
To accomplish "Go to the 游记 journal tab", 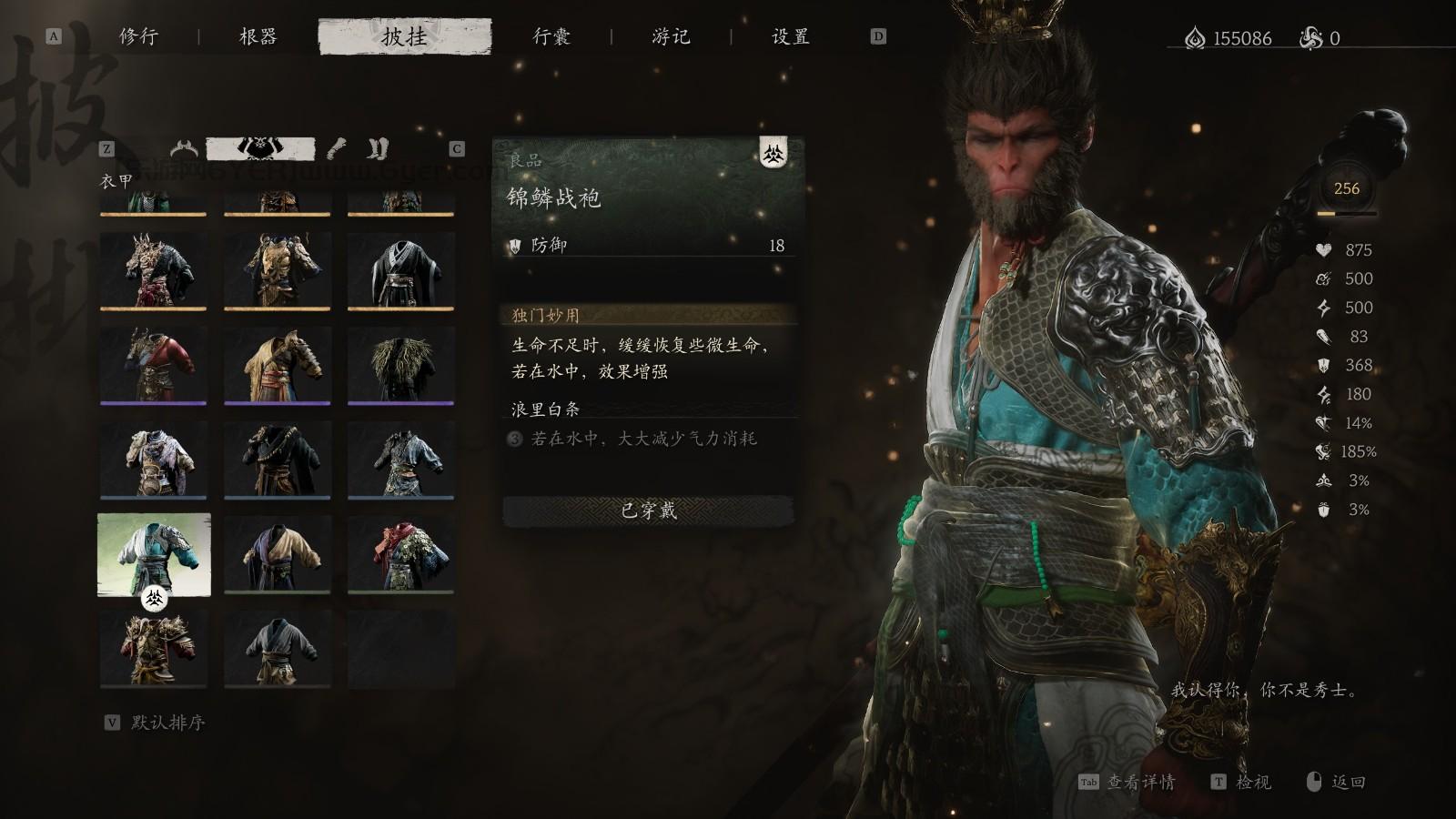I will [x=671, y=37].
